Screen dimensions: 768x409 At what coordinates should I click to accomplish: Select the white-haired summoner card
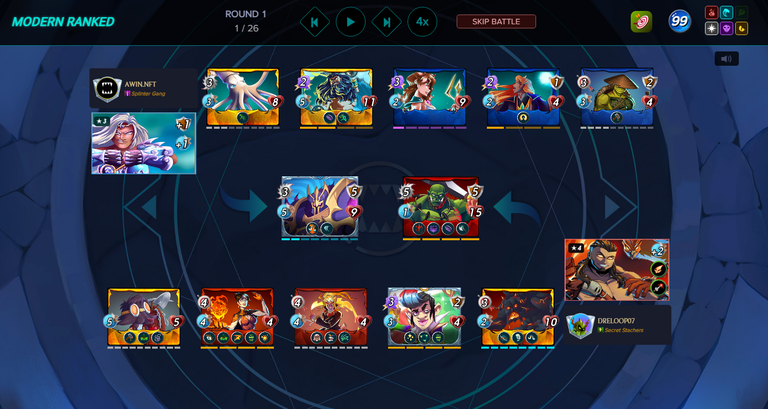tap(142, 142)
